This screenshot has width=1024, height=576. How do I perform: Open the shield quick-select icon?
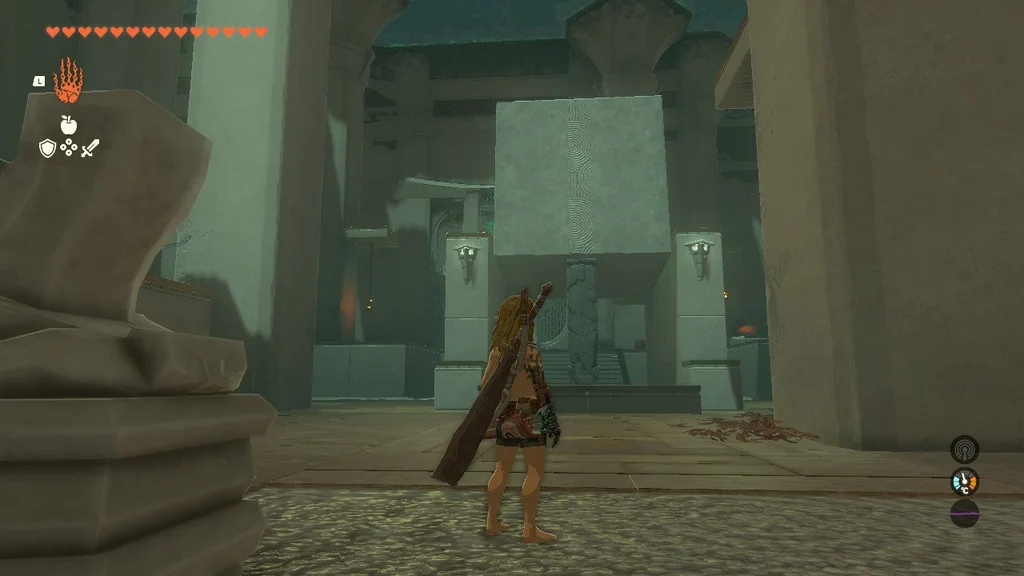tap(46, 149)
